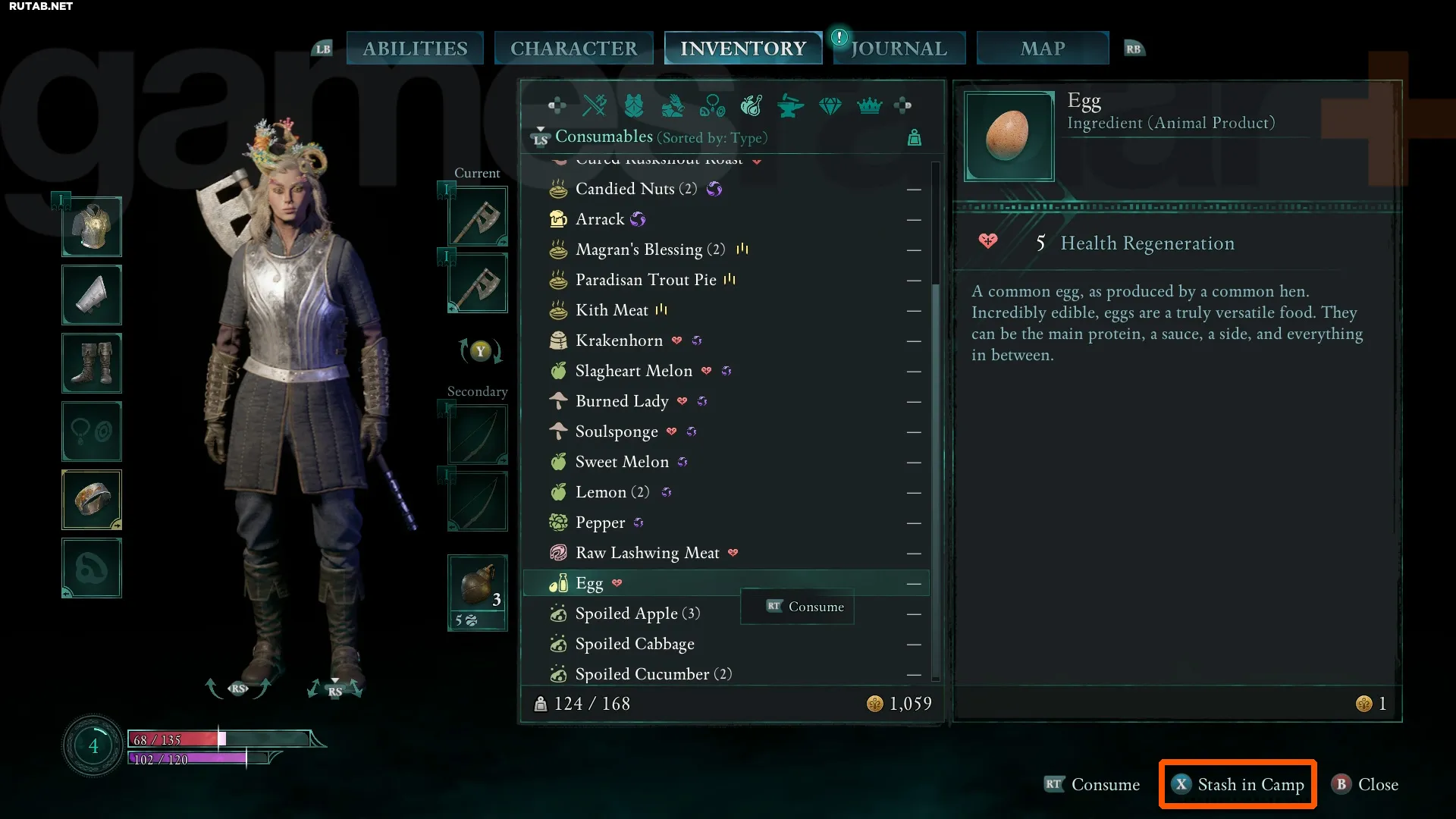Filter inventory by the gem category icon
The height and width of the screenshot is (819, 1456).
pos(830,106)
